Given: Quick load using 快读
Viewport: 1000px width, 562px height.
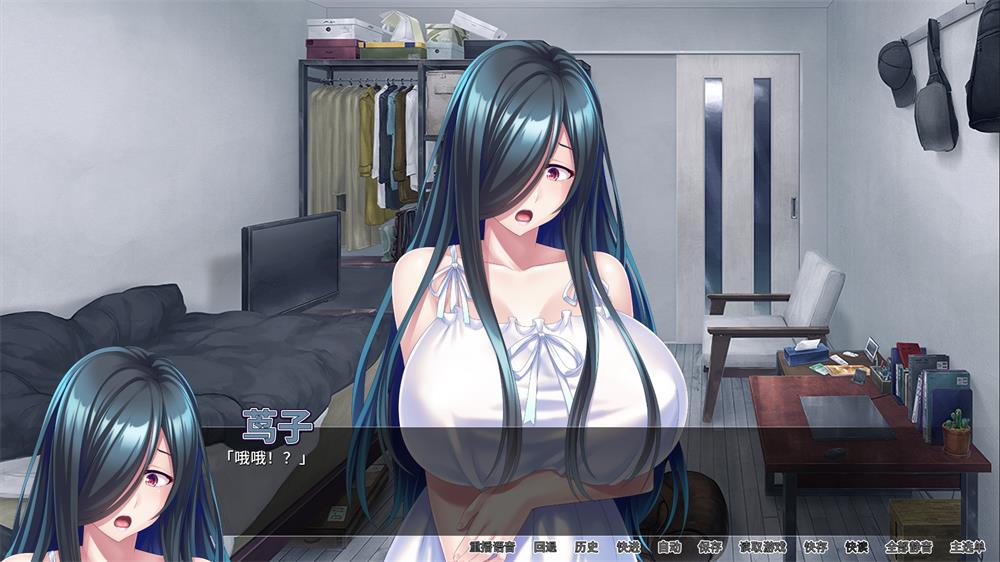Looking at the screenshot, I should [x=857, y=547].
